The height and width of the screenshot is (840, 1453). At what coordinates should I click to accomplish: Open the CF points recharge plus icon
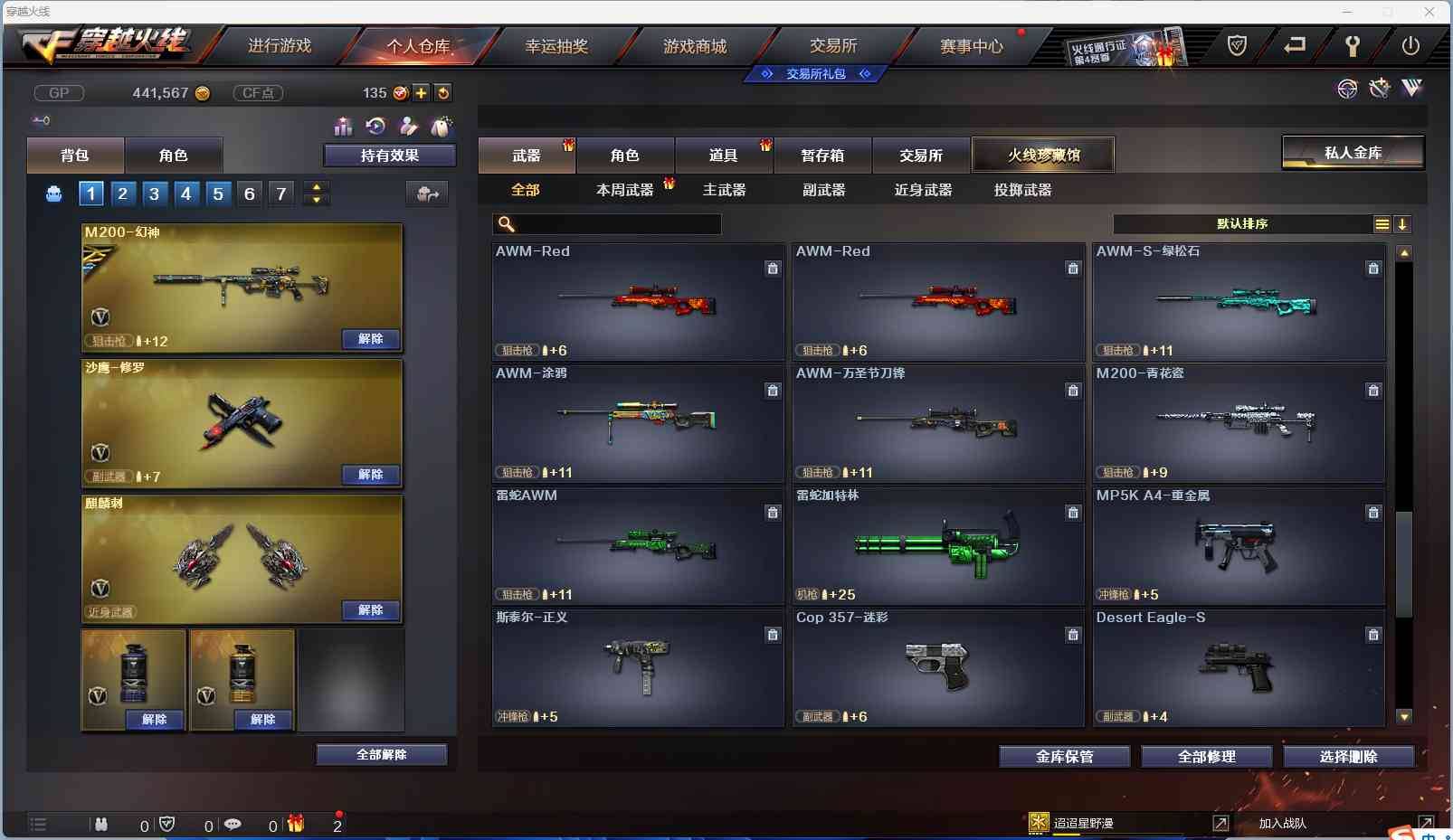point(422,92)
